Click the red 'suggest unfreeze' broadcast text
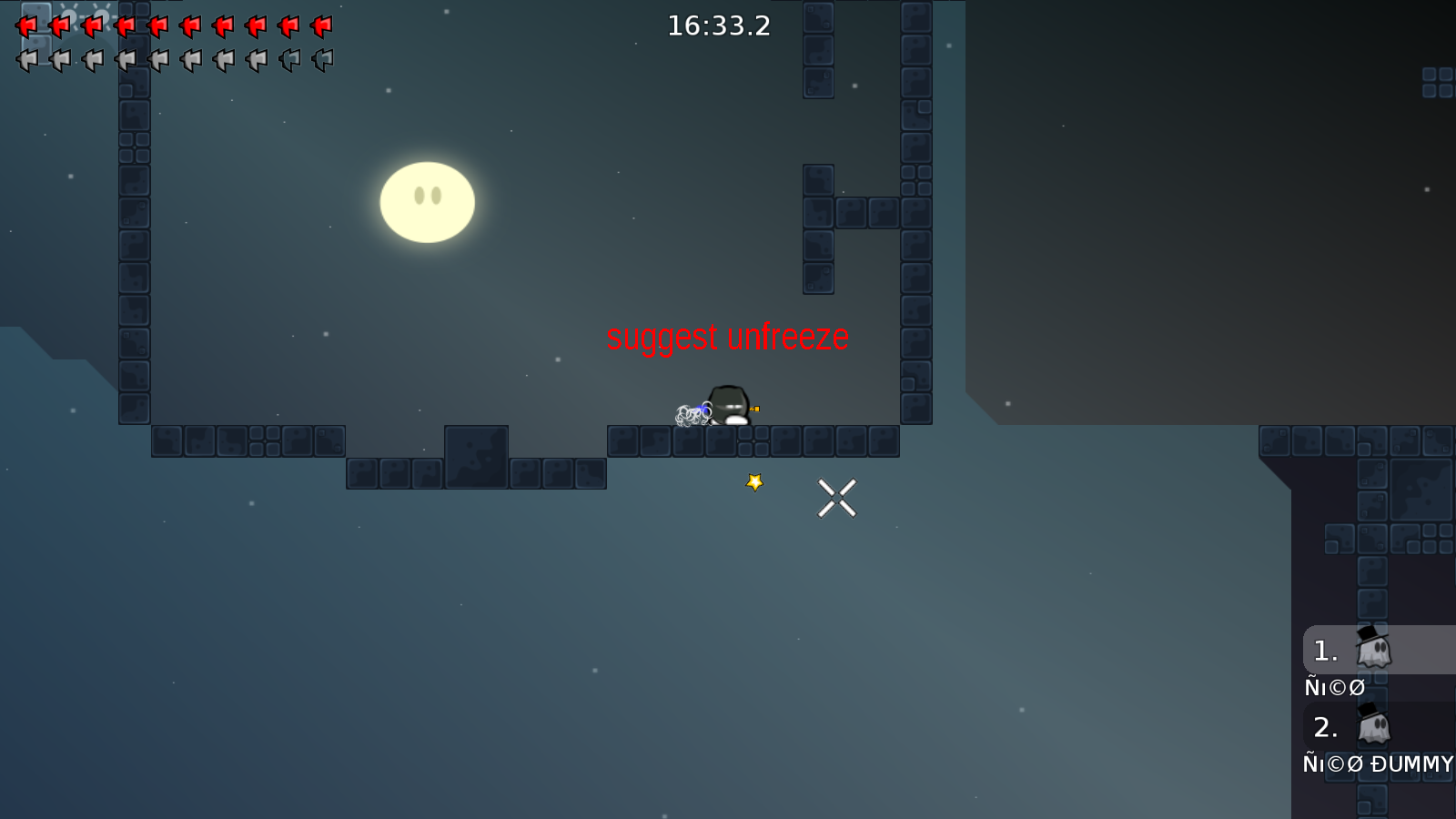1456x819 pixels. coord(727,336)
